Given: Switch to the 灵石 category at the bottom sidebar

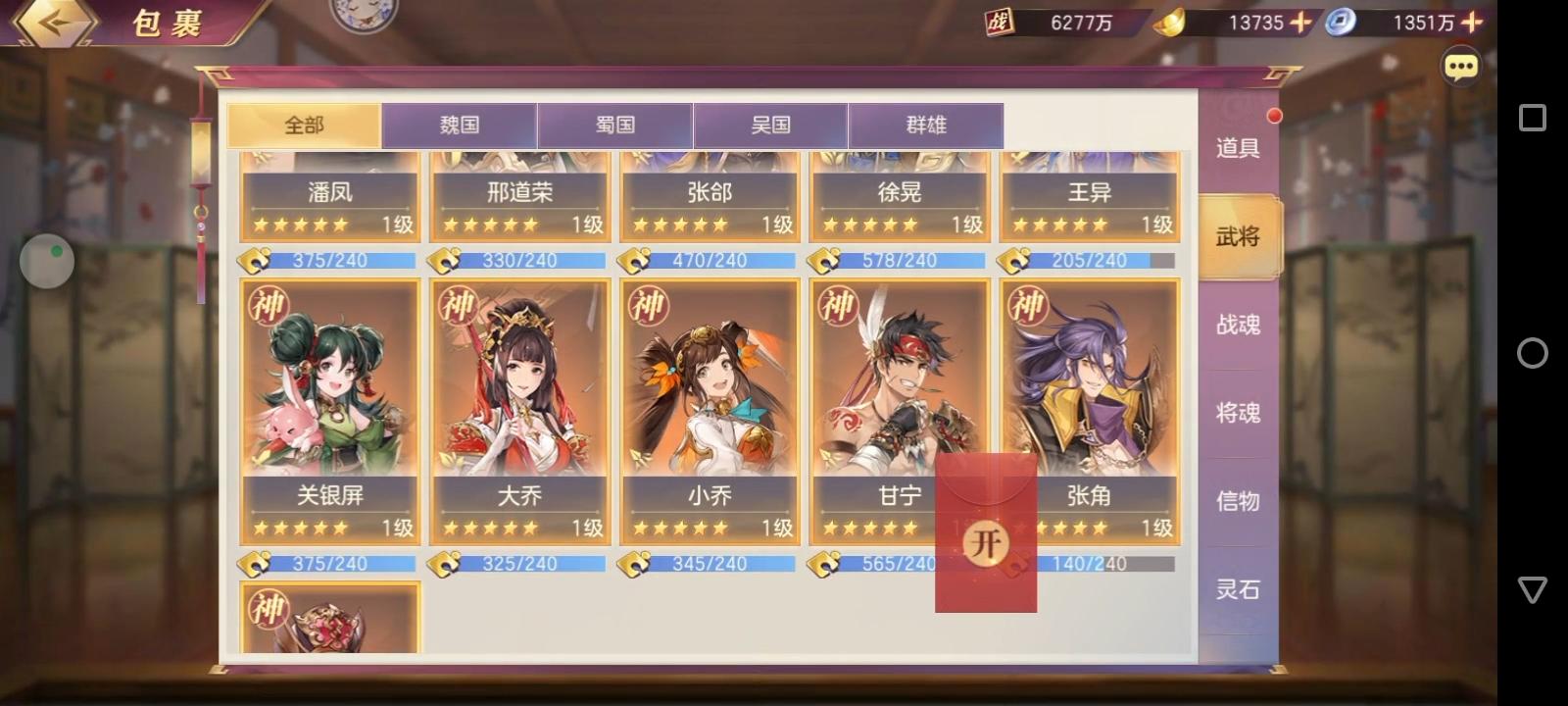Looking at the screenshot, I should click(1238, 589).
